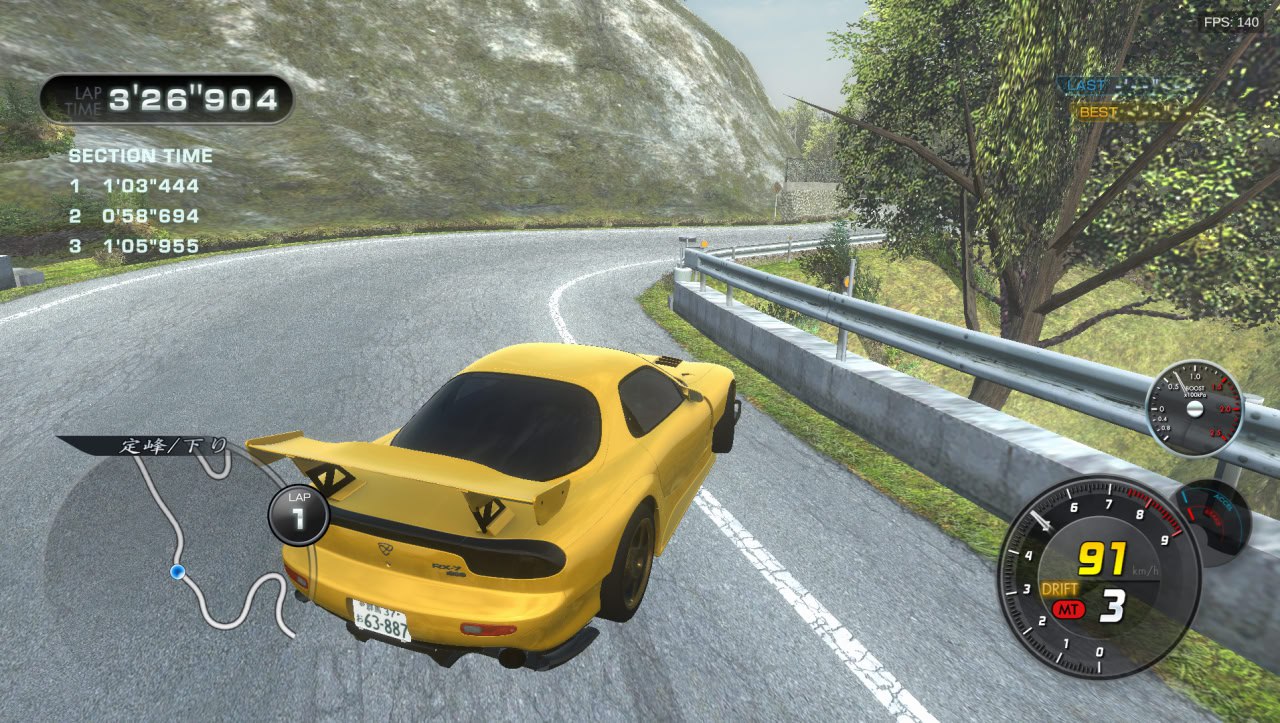Select the blue player marker on minimap
This screenshot has width=1280, height=723.
coord(178,571)
